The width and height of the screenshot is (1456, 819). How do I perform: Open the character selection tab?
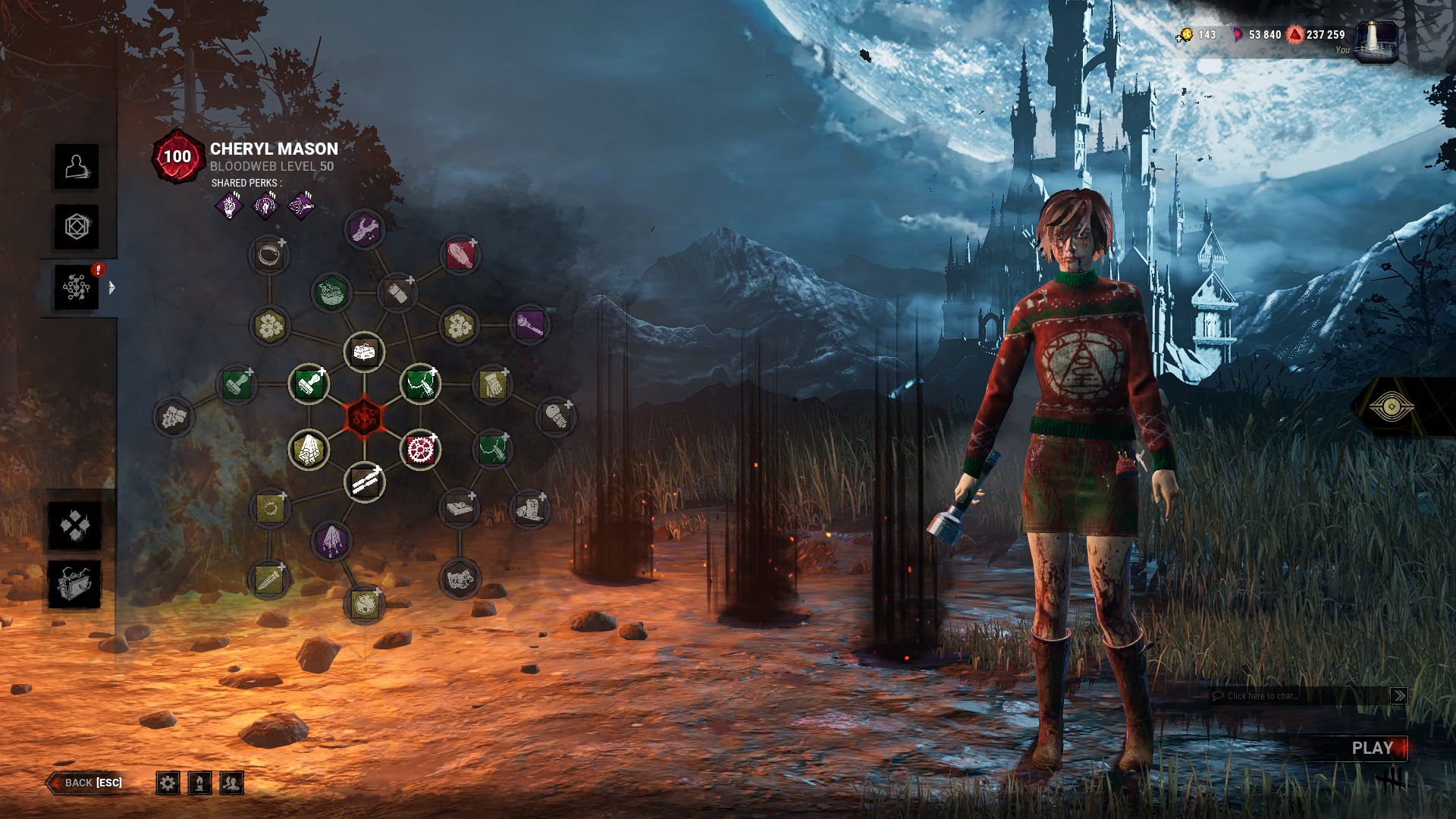coord(76,166)
